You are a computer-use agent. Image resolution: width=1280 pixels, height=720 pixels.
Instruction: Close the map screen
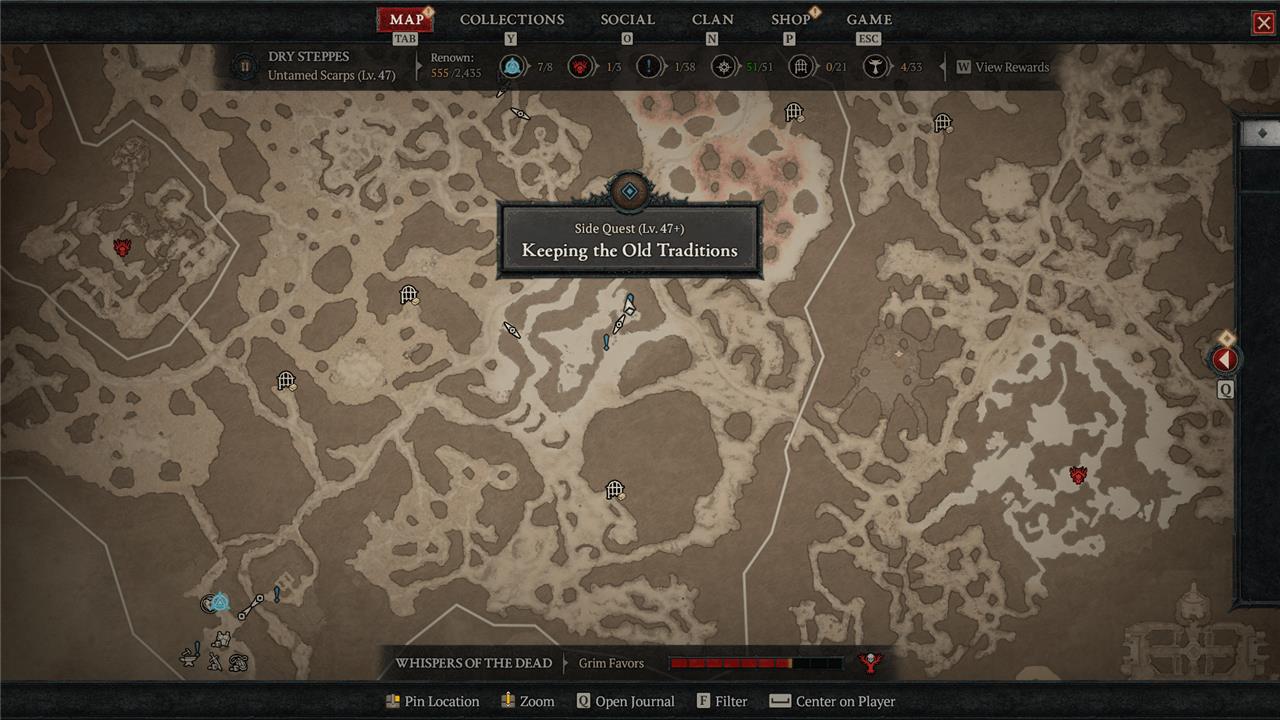coord(1263,23)
